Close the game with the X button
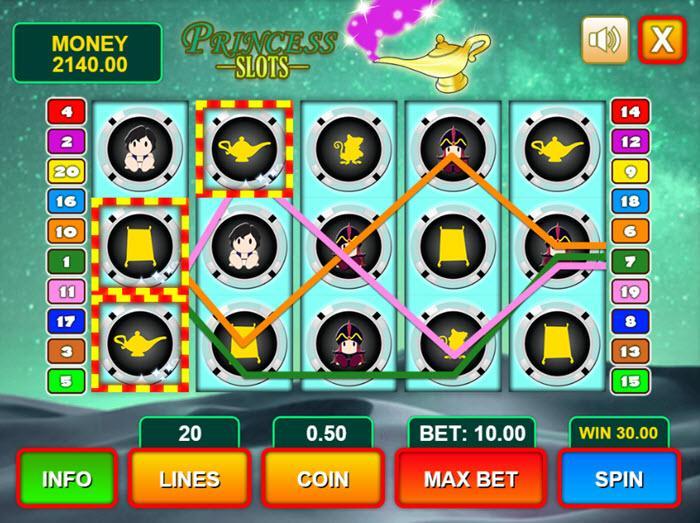The image size is (700, 523). point(661,41)
